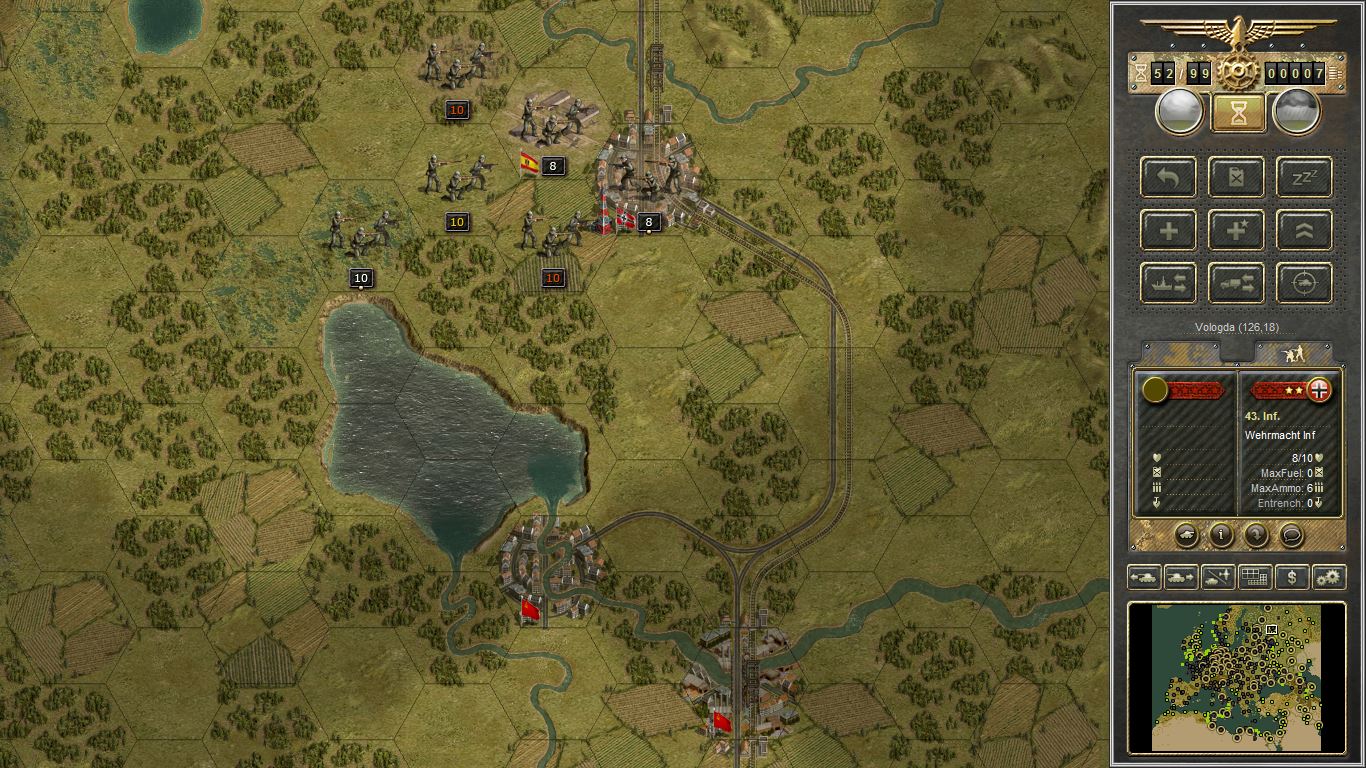The image size is (1366, 768).
Task: Resupply the unit with the fuel can button
Action: tap(1236, 177)
